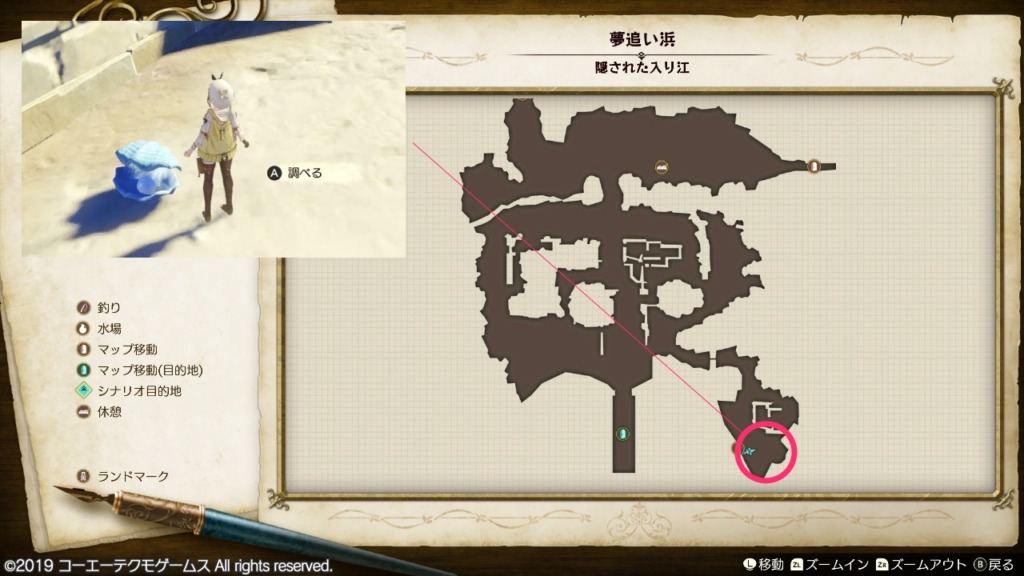The width and height of the screenshot is (1024, 576).
Task: Select the 釣り fishing legend entry
Action: pos(100,307)
